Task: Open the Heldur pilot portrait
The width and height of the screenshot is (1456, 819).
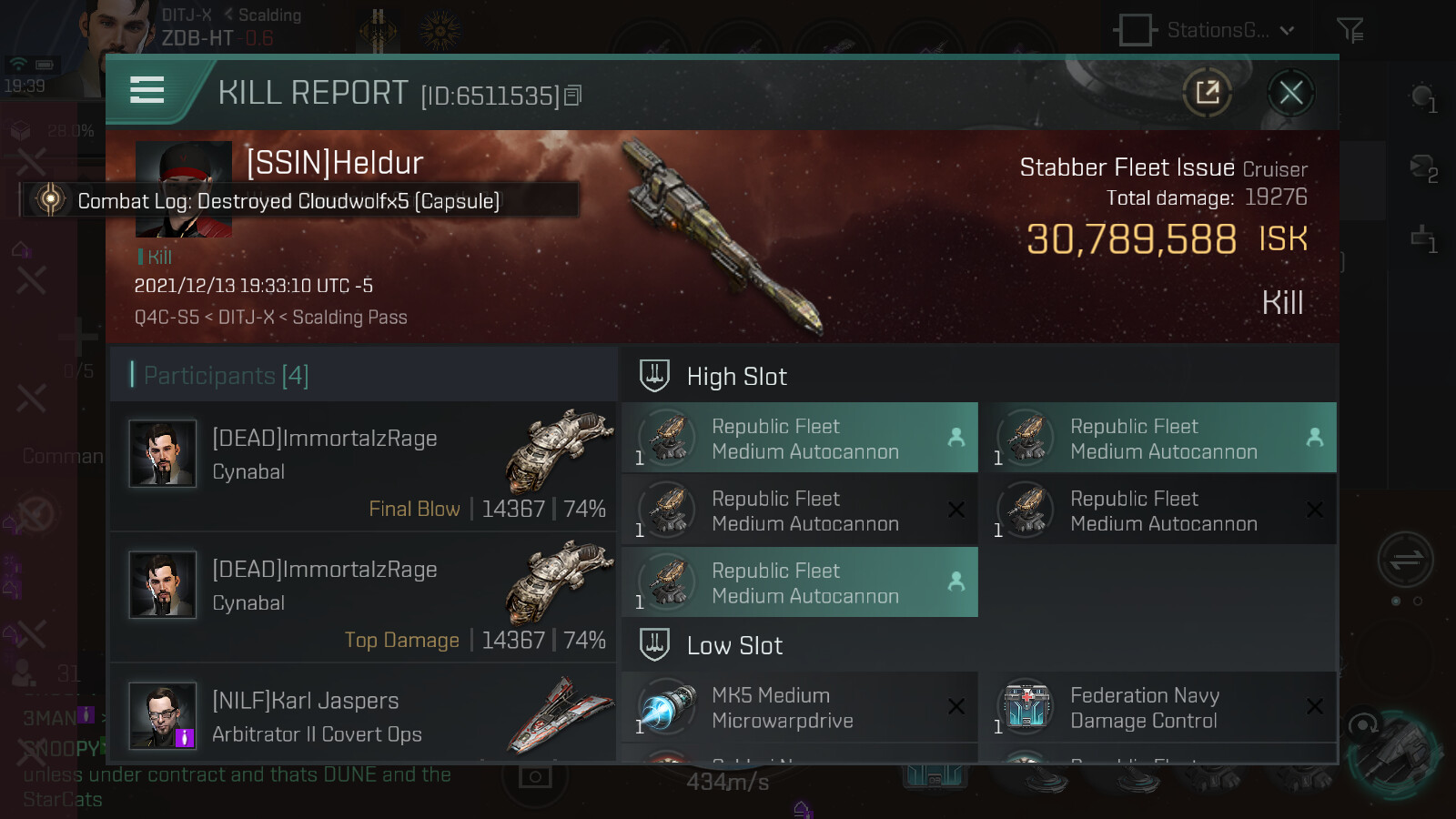Action: click(184, 164)
